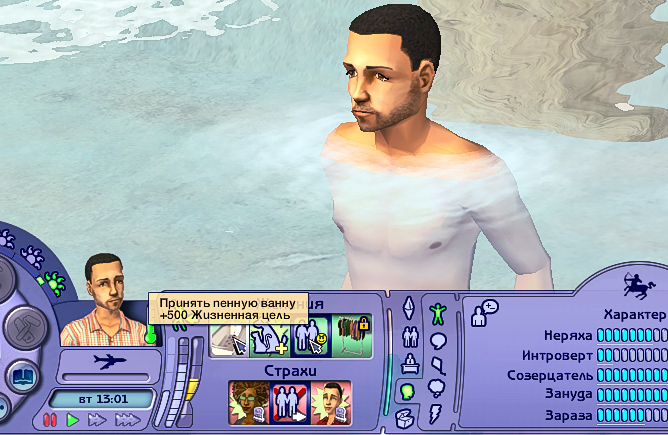
Task: Open the lightbulb wants and fears tab
Action: [x=408, y=391]
